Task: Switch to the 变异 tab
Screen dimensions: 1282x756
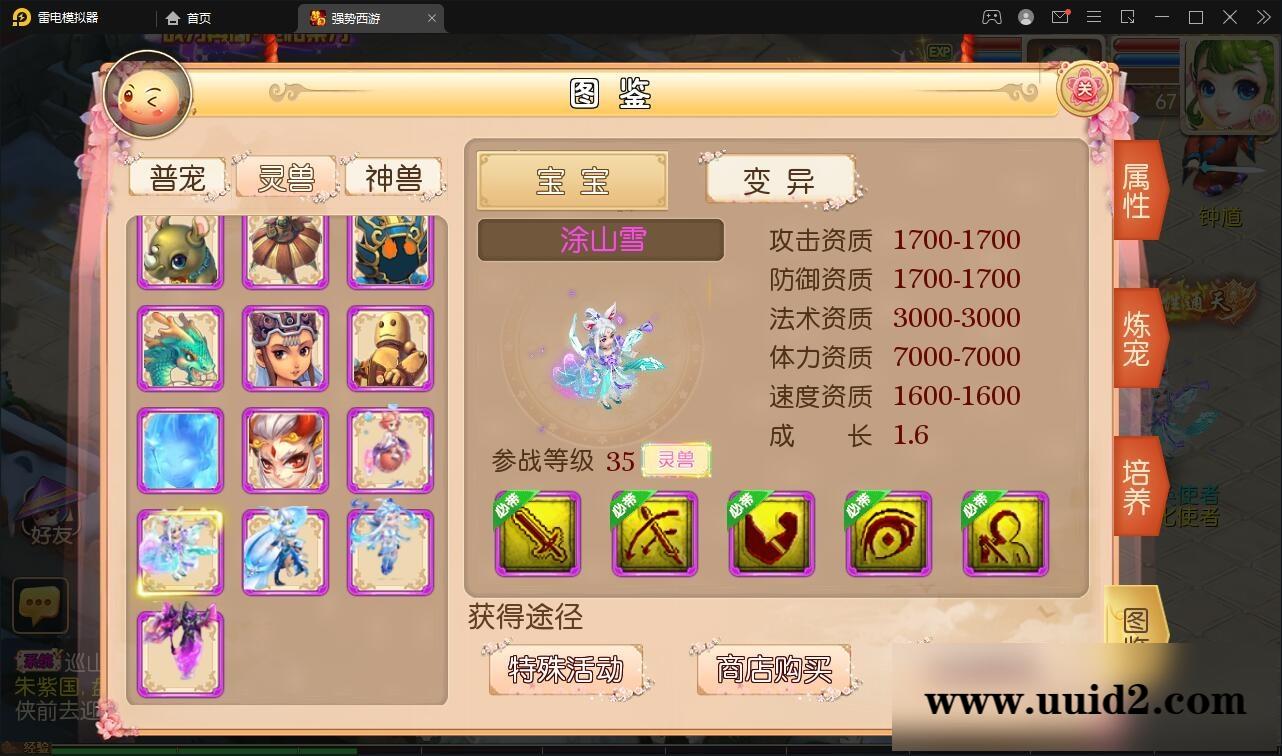Action: (x=781, y=182)
